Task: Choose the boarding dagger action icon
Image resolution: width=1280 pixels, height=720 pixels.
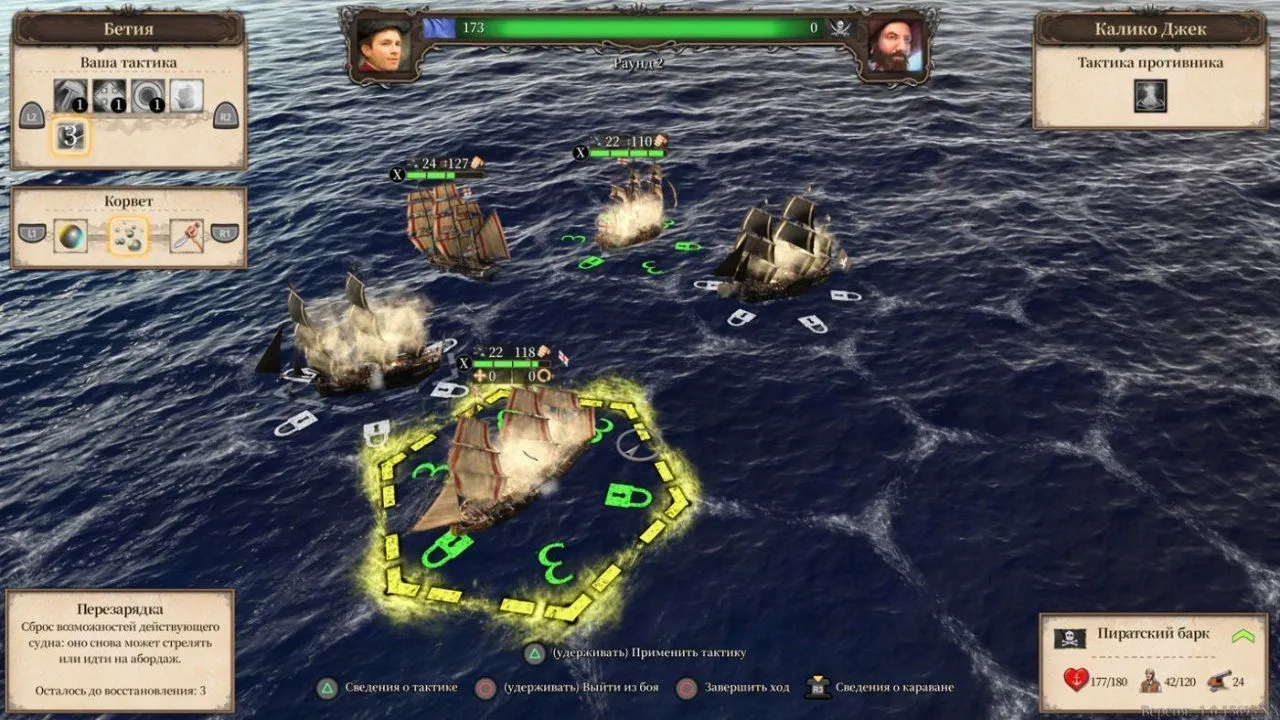Action: coord(187,235)
